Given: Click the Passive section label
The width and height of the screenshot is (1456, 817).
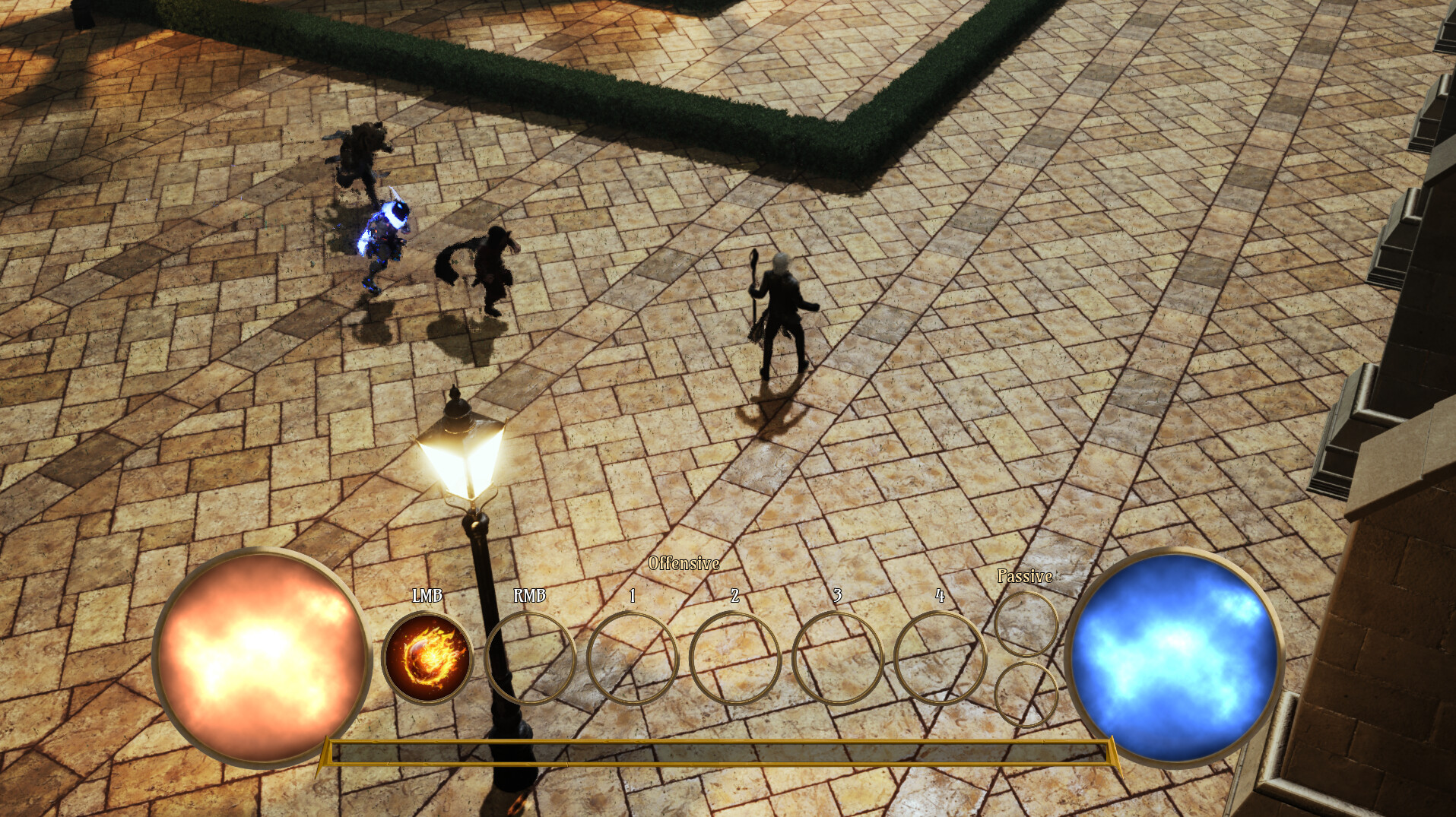Looking at the screenshot, I should pos(1024,578).
